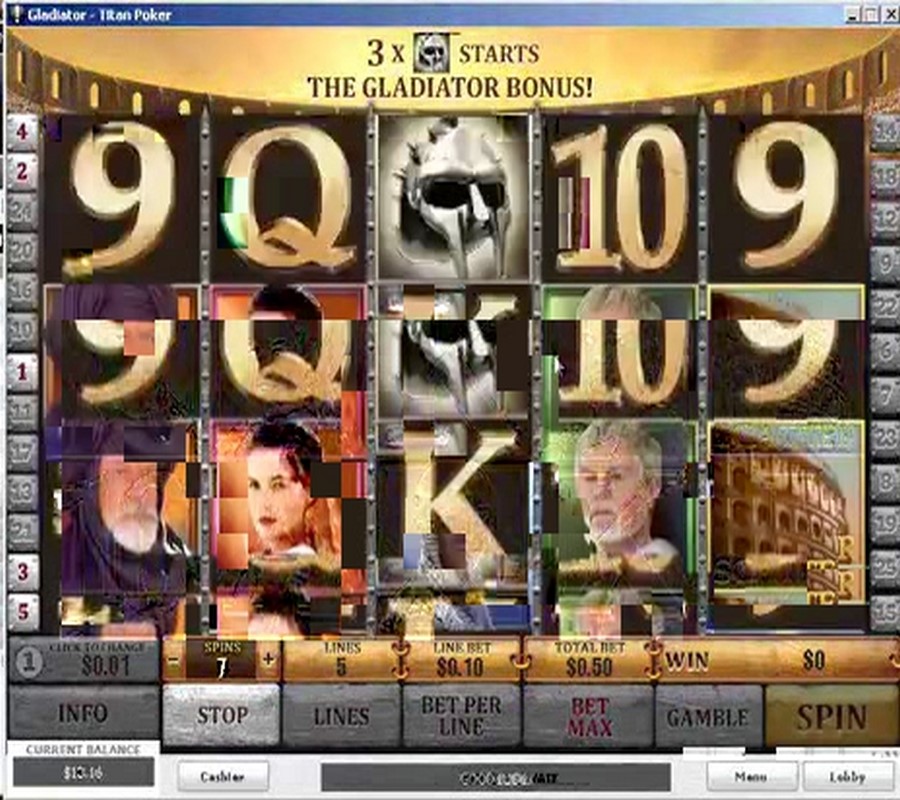Open the Menu button
The image size is (900, 800).
click(752, 776)
